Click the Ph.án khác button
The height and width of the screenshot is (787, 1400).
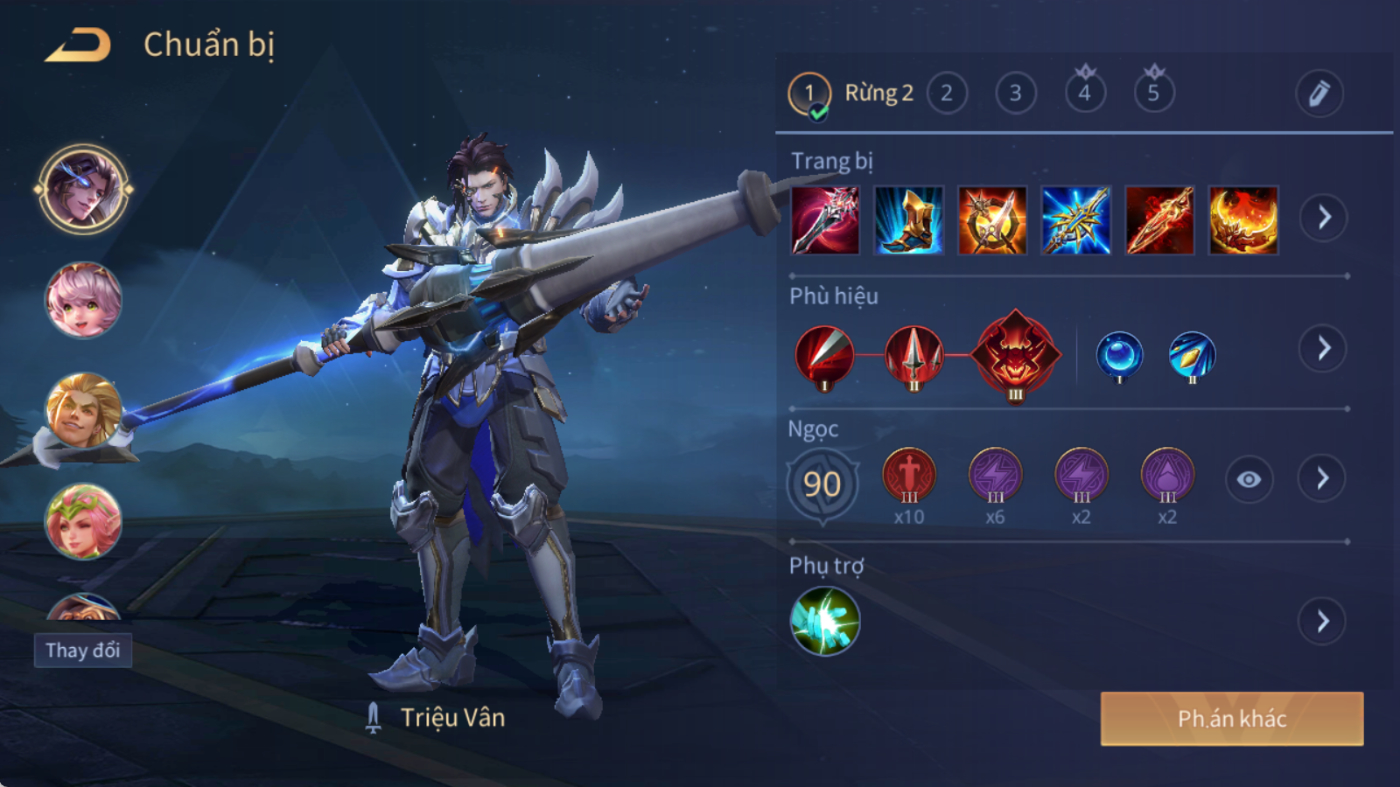(x=1232, y=719)
